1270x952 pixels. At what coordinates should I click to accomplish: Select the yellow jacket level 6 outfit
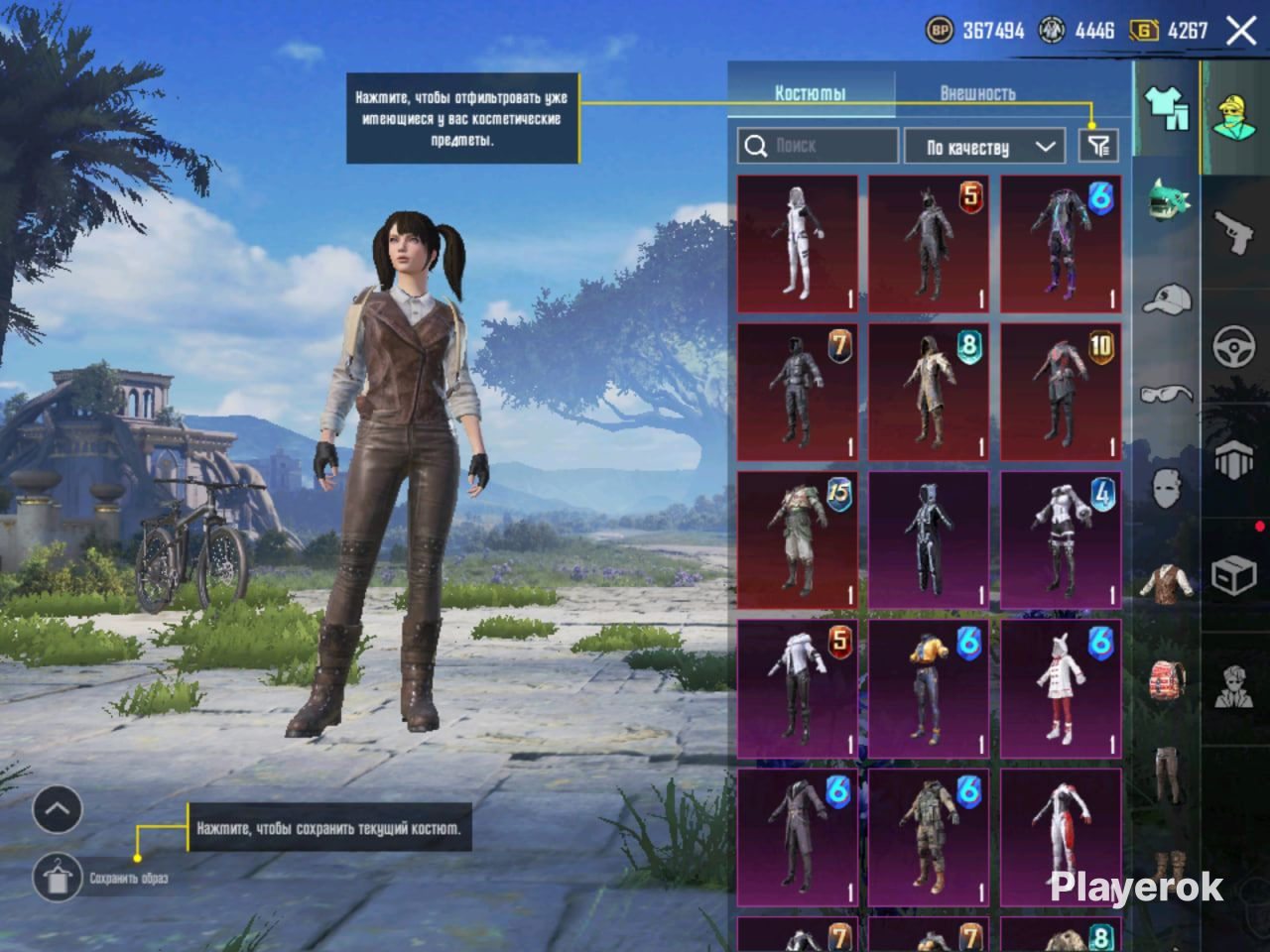[929, 687]
